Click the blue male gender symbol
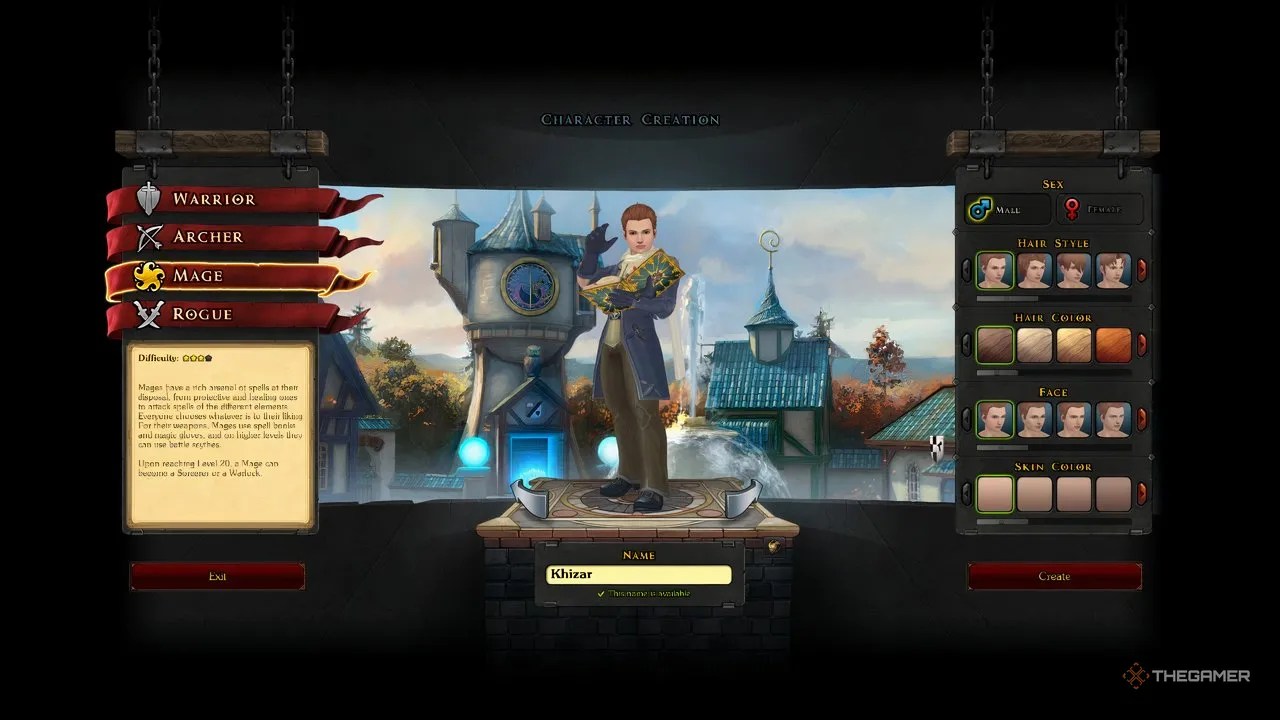The height and width of the screenshot is (720, 1280). tap(981, 206)
